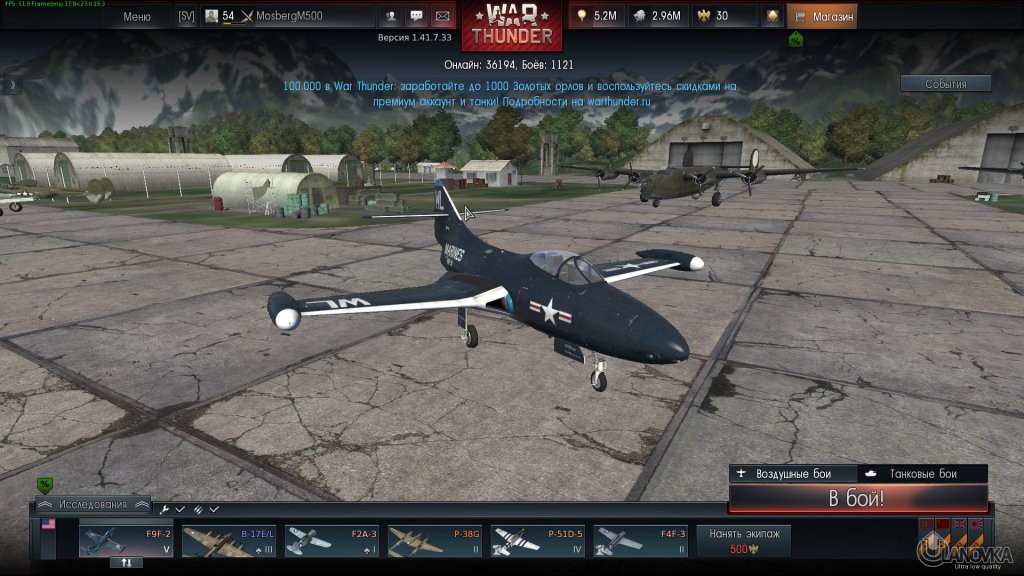The width and height of the screenshot is (1024, 576).
Task: Open the contacts list icon
Action: (x=390, y=16)
